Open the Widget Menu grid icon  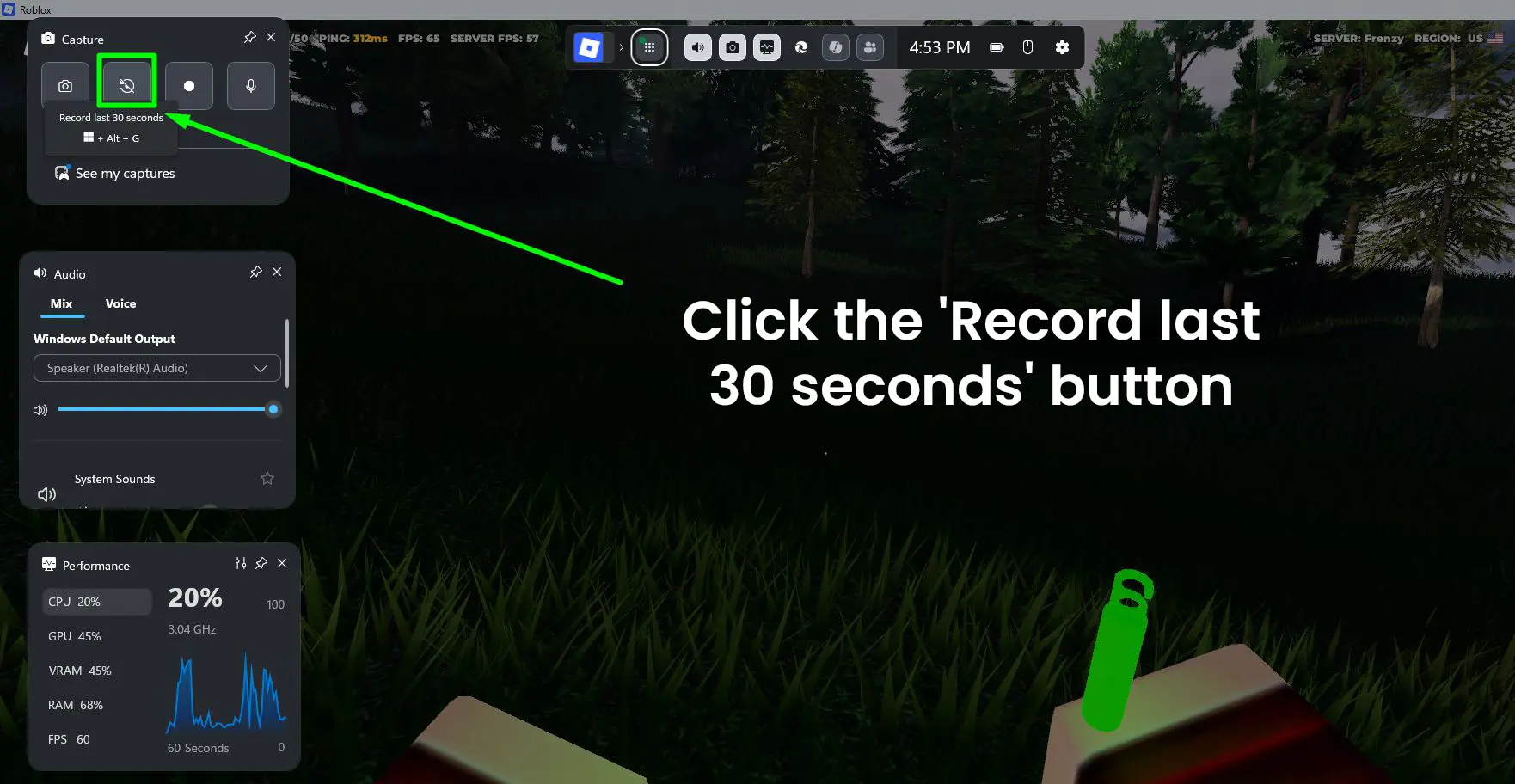(x=650, y=47)
